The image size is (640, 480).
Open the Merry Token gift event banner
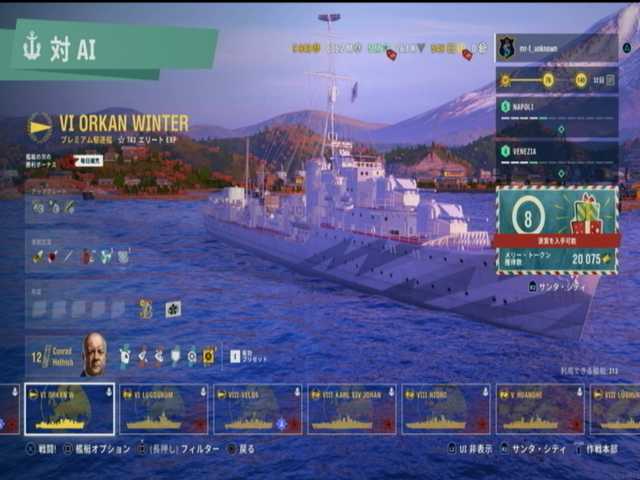(x=556, y=229)
